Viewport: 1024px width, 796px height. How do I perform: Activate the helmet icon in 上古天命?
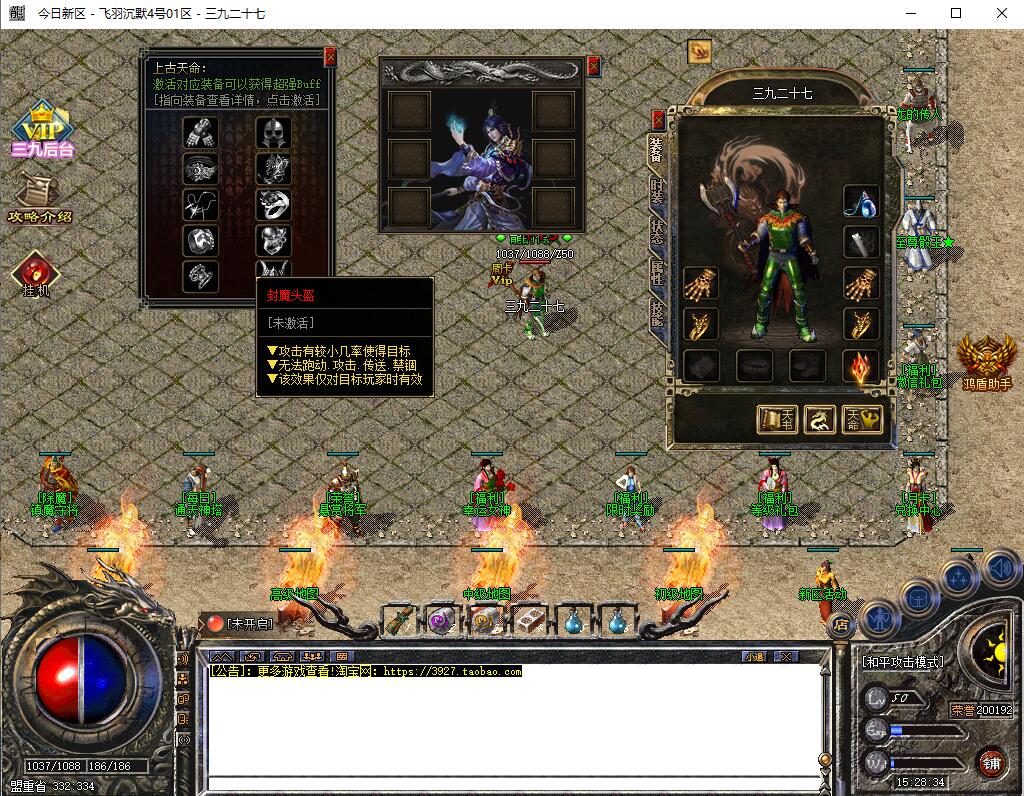[272, 132]
